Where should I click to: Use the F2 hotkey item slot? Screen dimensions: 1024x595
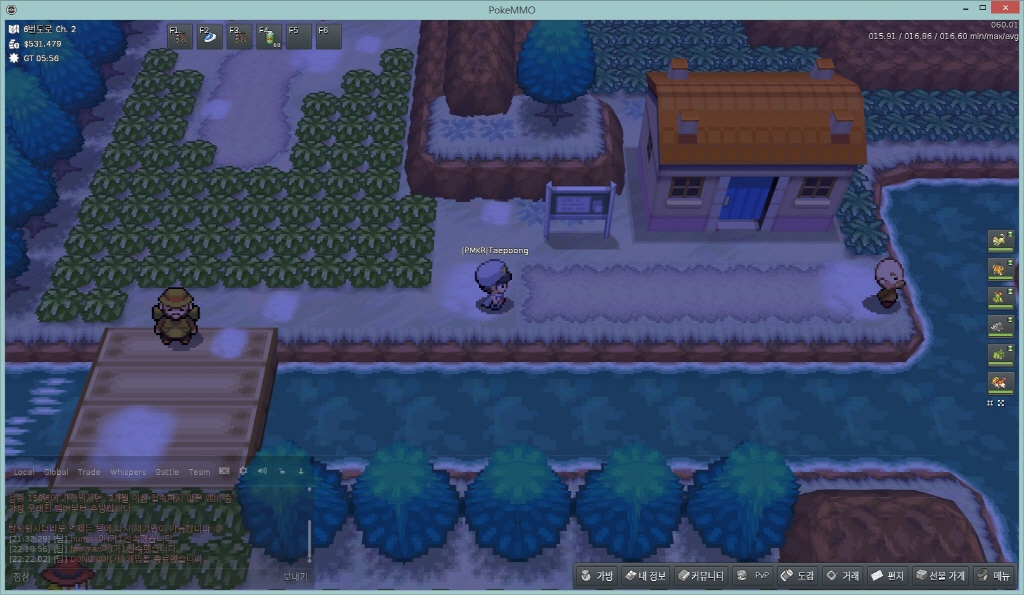click(211, 37)
